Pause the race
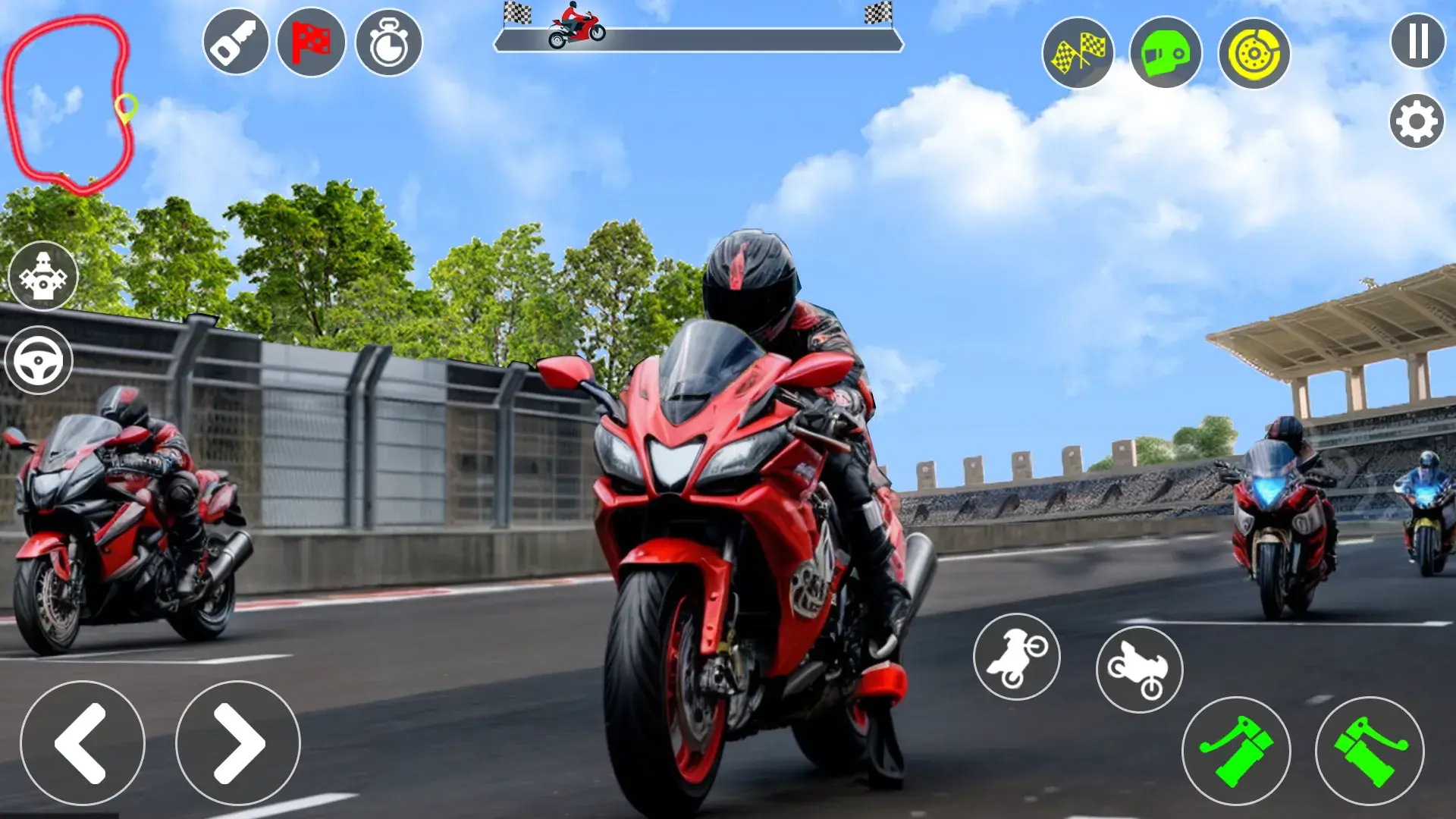Image resolution: width=1456 pixels, height=819 pixels. point(1417,41)
